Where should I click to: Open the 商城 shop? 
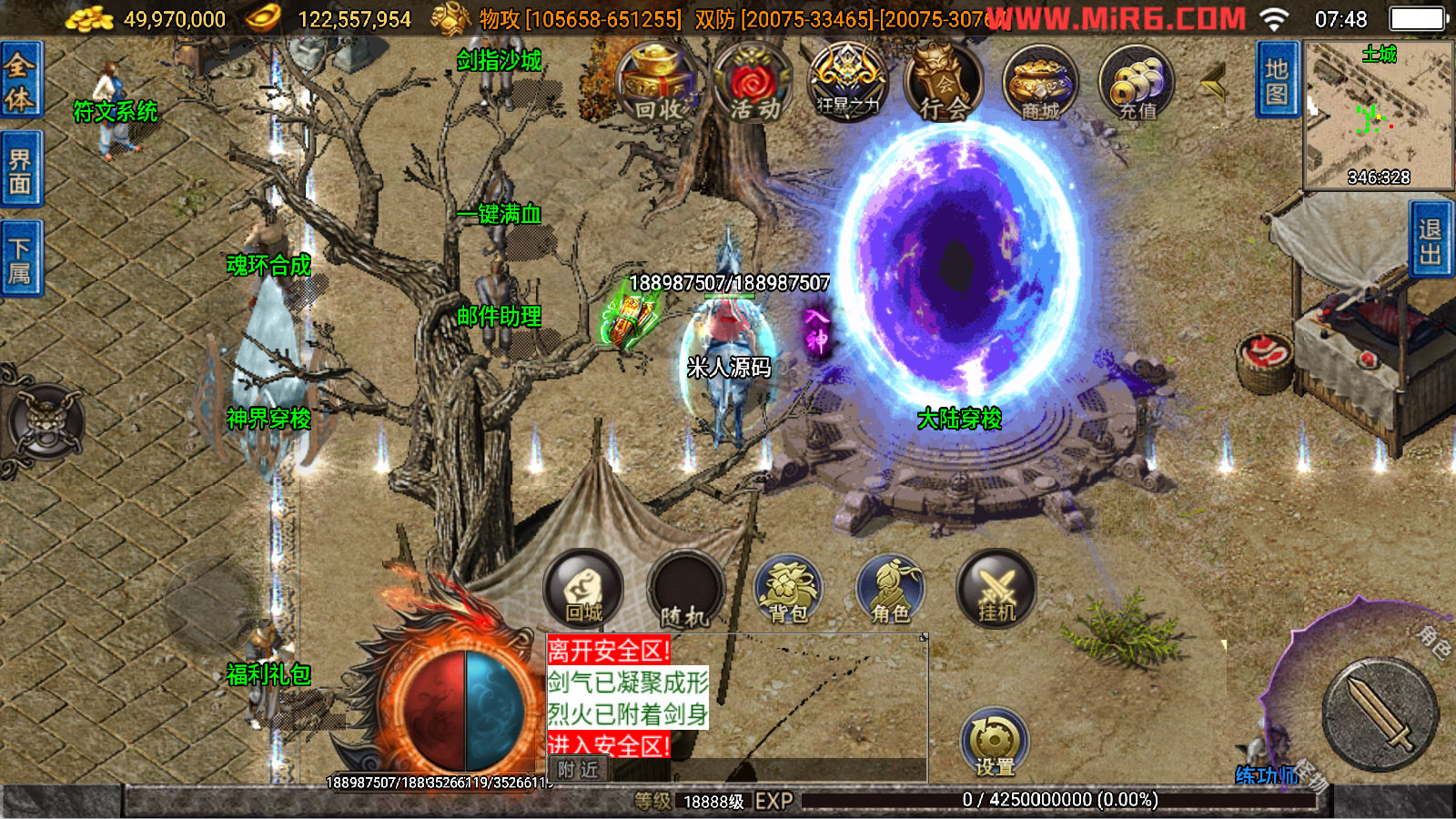point(1040,84)
